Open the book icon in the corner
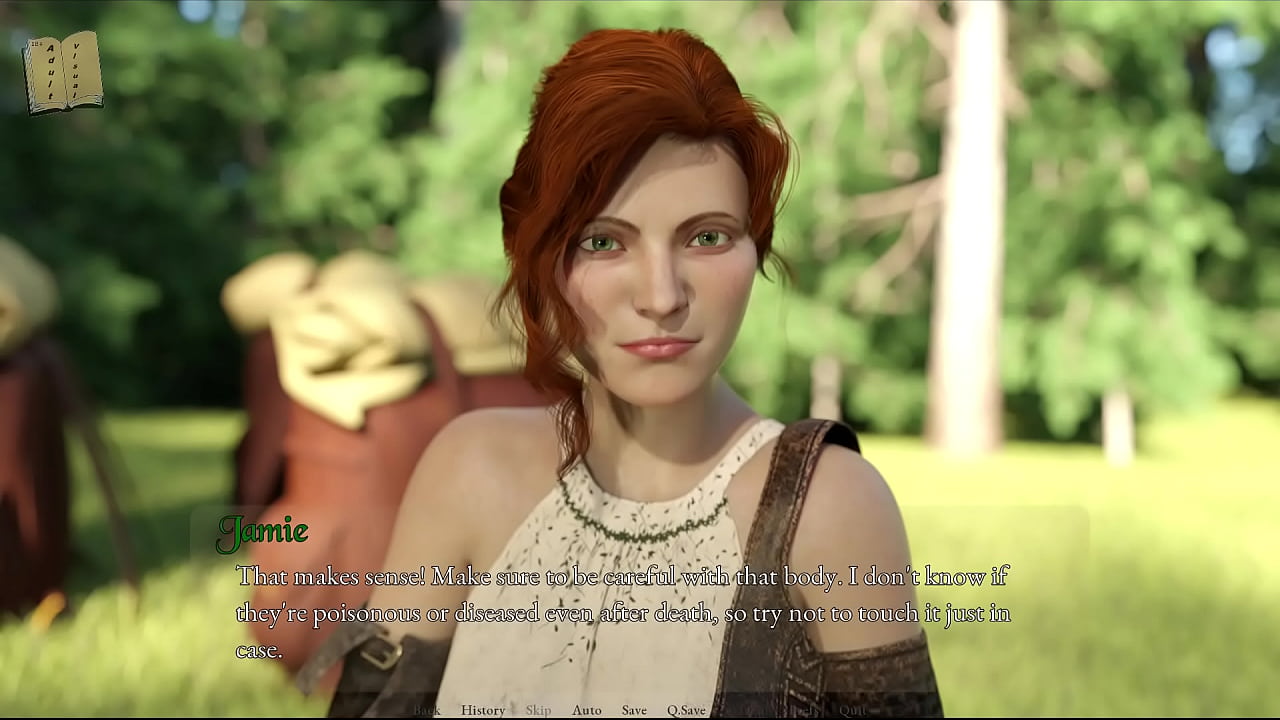This screenshot has height=720, width=1280. pyautogui.click(x=63, y=72)
